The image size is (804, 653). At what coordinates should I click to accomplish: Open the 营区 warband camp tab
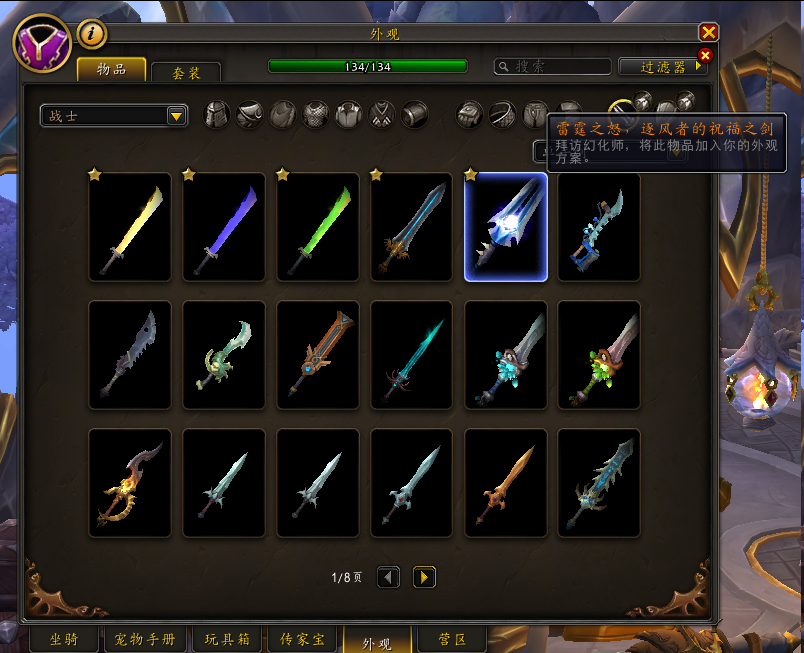pos(436,639)
